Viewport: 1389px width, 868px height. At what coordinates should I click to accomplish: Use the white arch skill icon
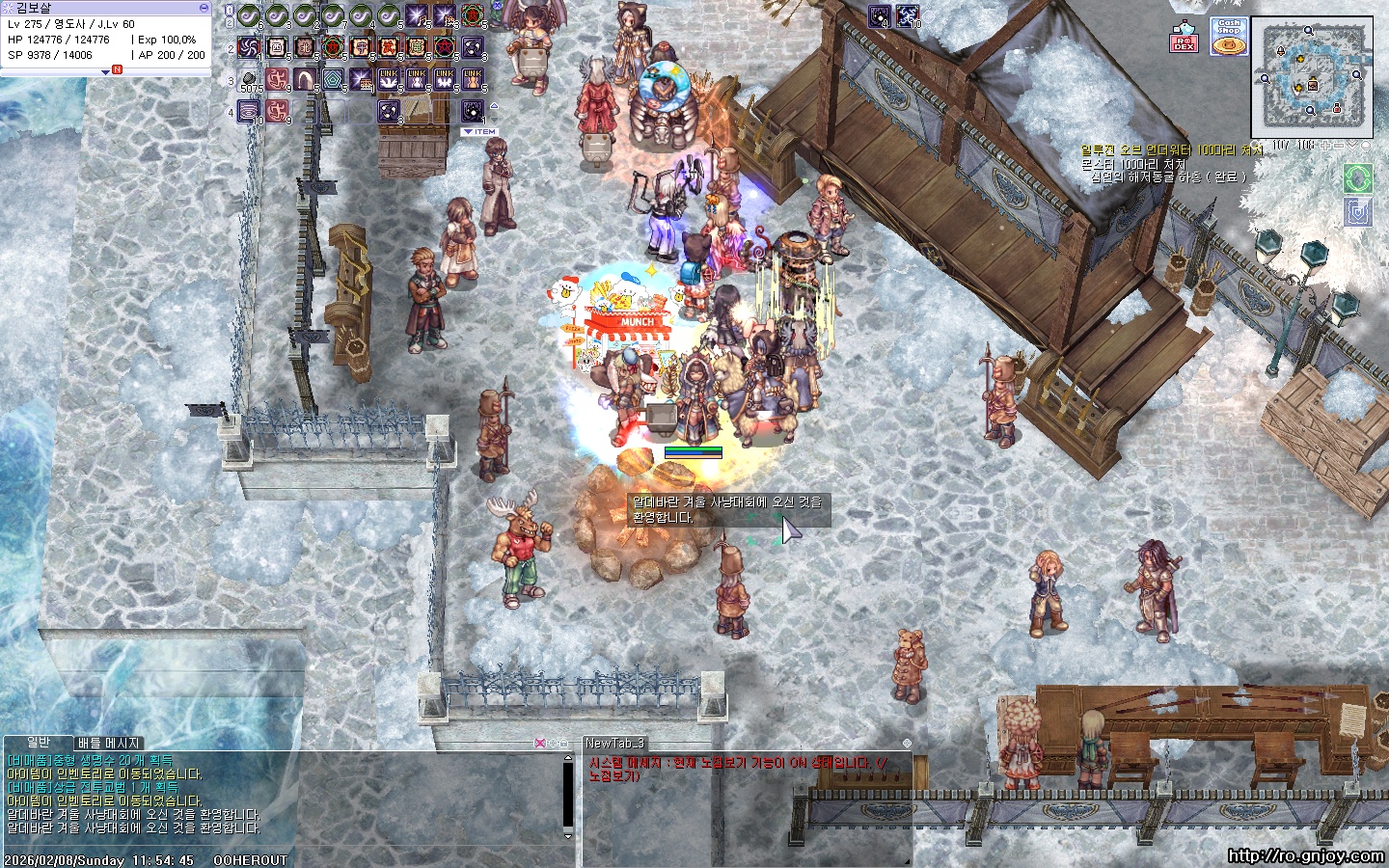coord(305,79)
